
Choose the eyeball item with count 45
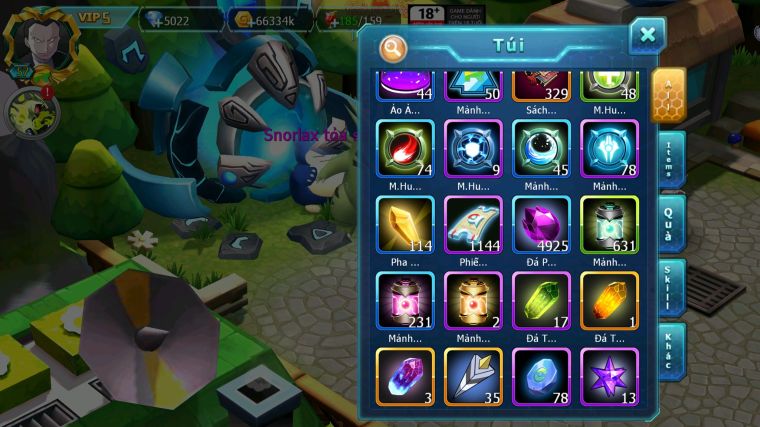click(x=541, y=149)
